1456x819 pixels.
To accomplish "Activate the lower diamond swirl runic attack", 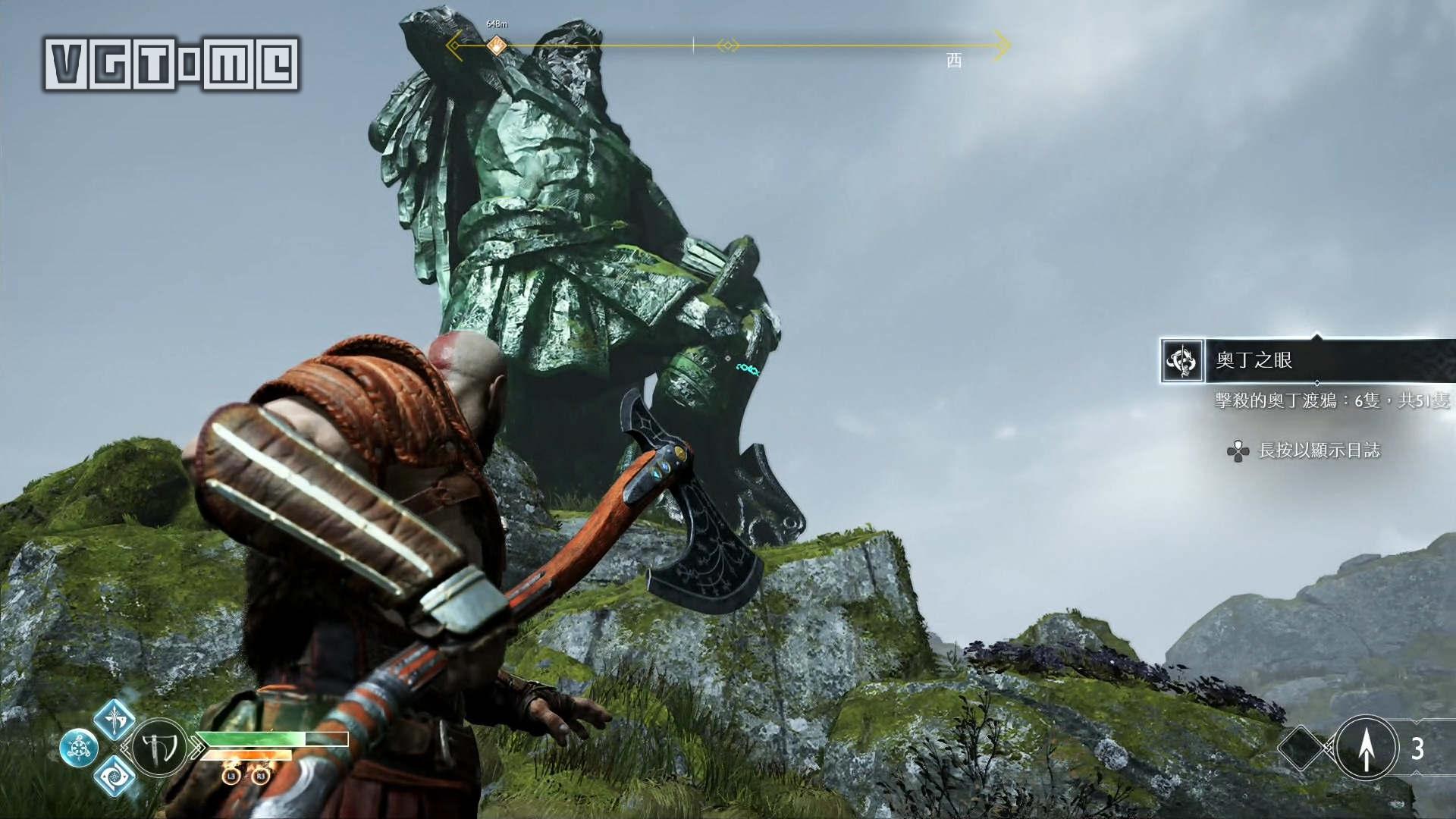I will 114,776.
